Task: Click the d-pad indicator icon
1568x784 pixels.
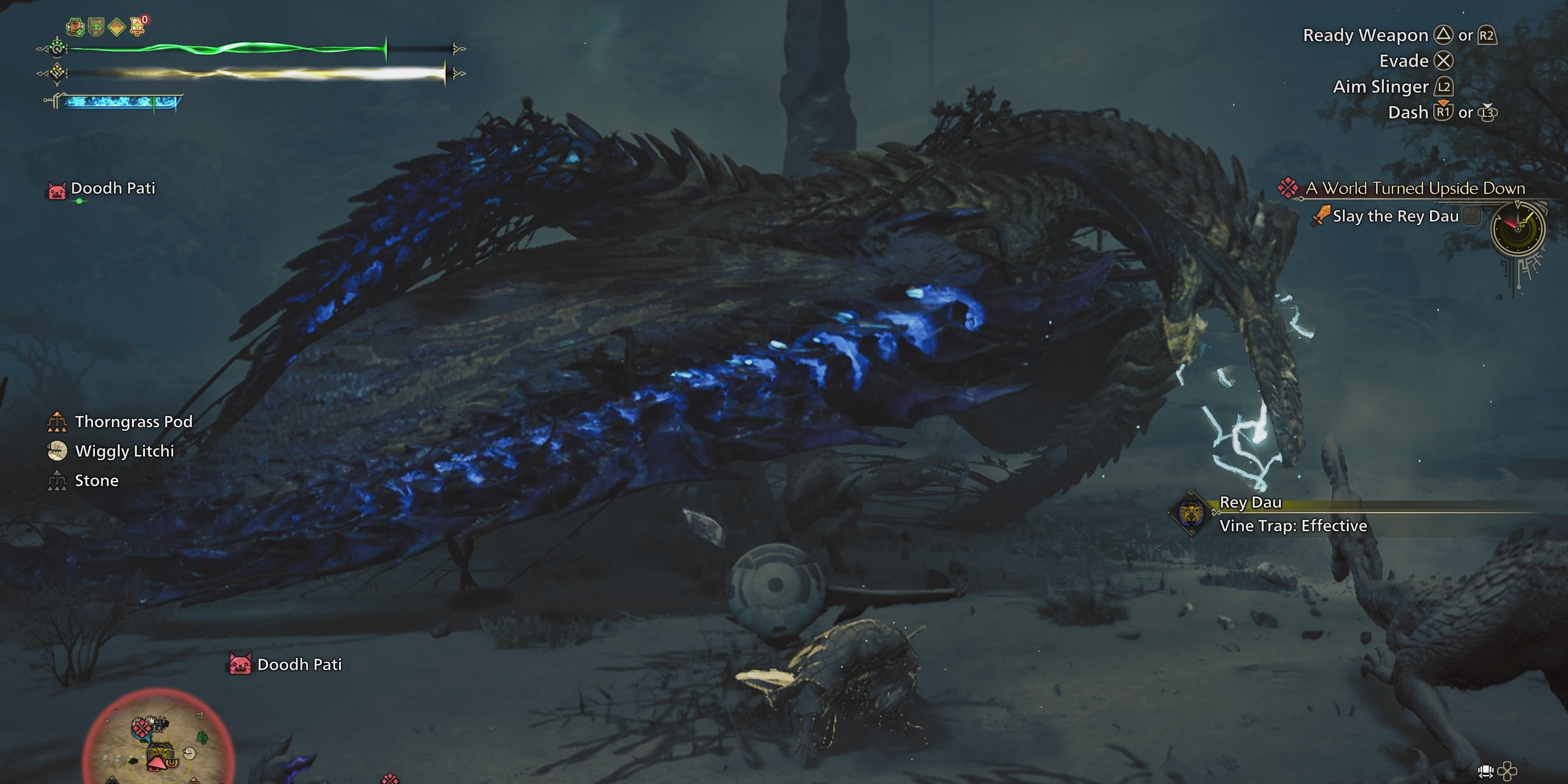Action: (x=1508, y=771)
